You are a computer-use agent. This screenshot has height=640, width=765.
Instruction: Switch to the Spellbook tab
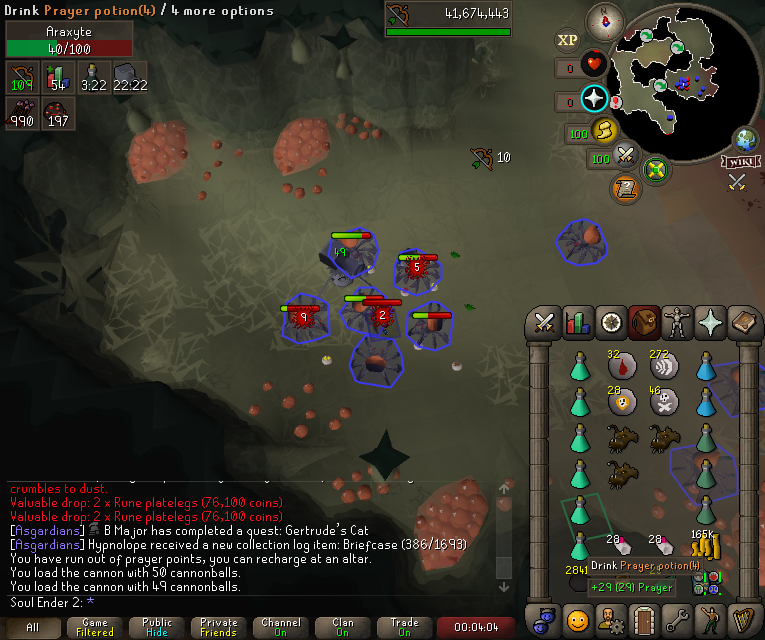(745, 322)
